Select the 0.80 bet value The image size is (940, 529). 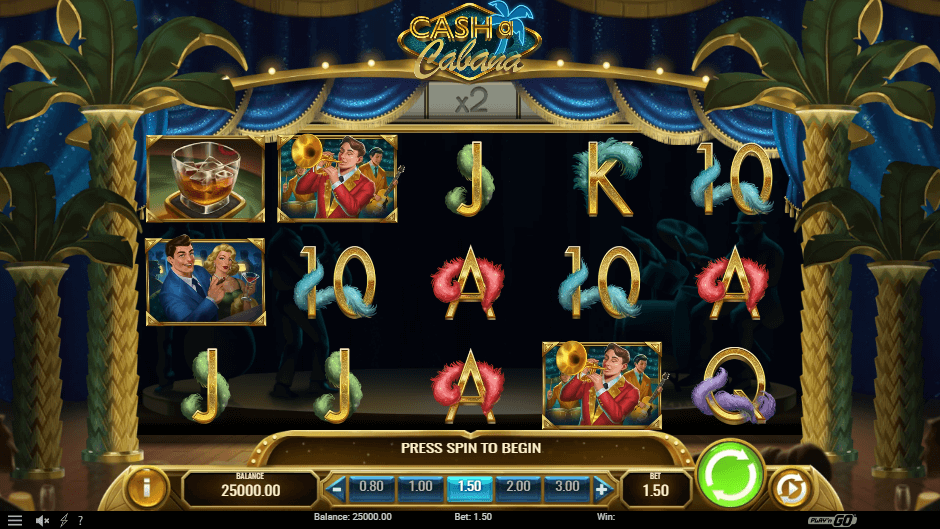point(371,487)
